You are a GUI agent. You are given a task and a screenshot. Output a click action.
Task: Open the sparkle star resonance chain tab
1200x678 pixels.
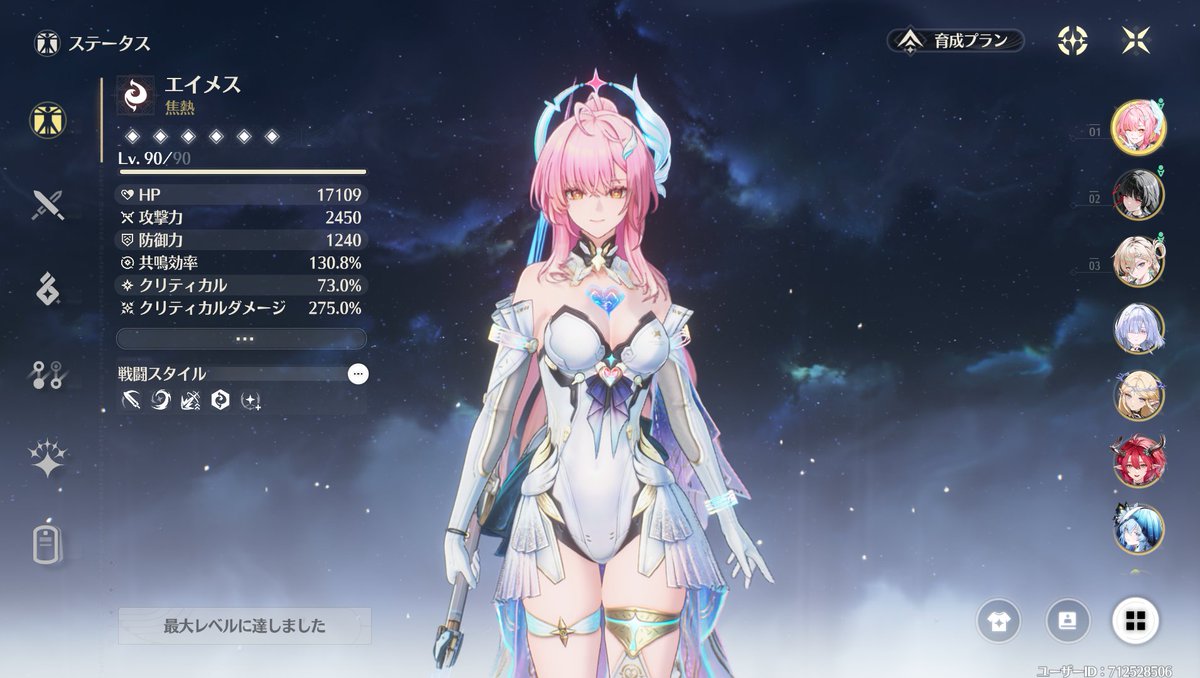47,459
